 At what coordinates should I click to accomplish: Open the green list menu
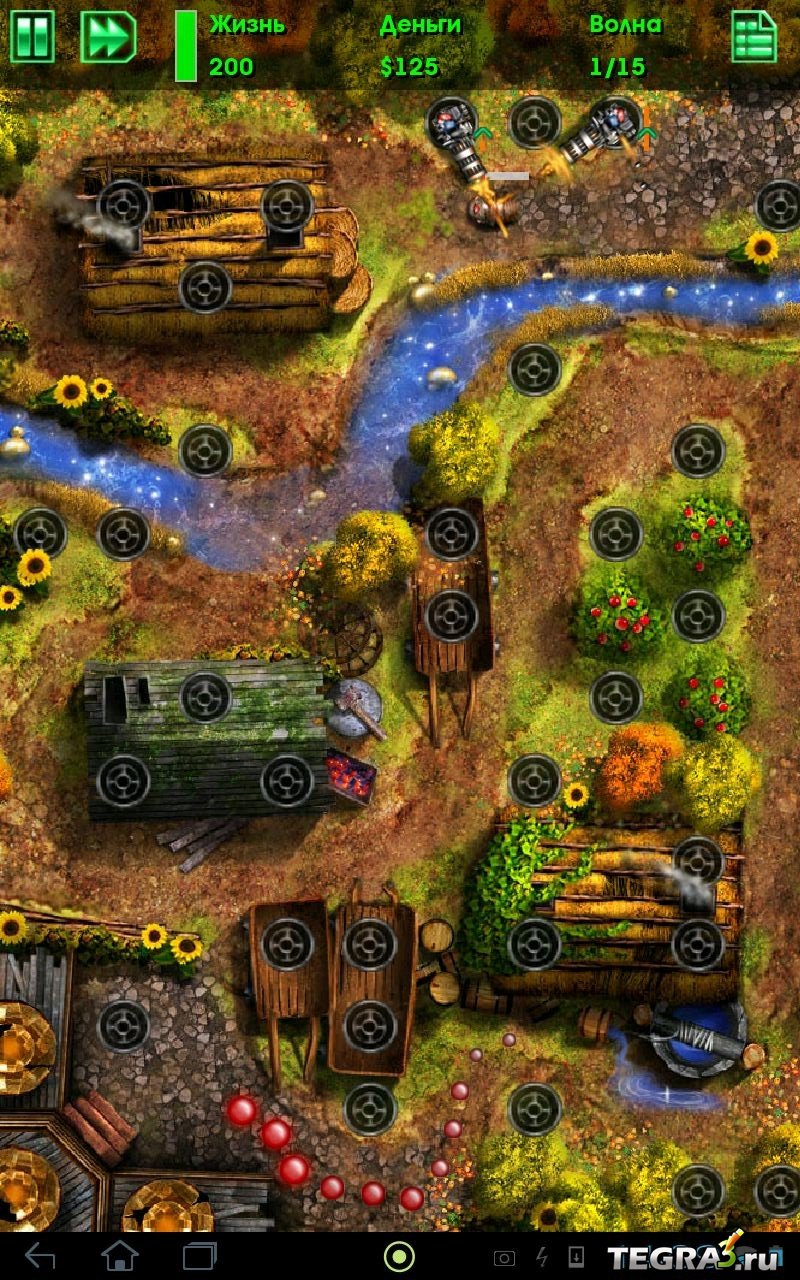(x=754, y=38)
